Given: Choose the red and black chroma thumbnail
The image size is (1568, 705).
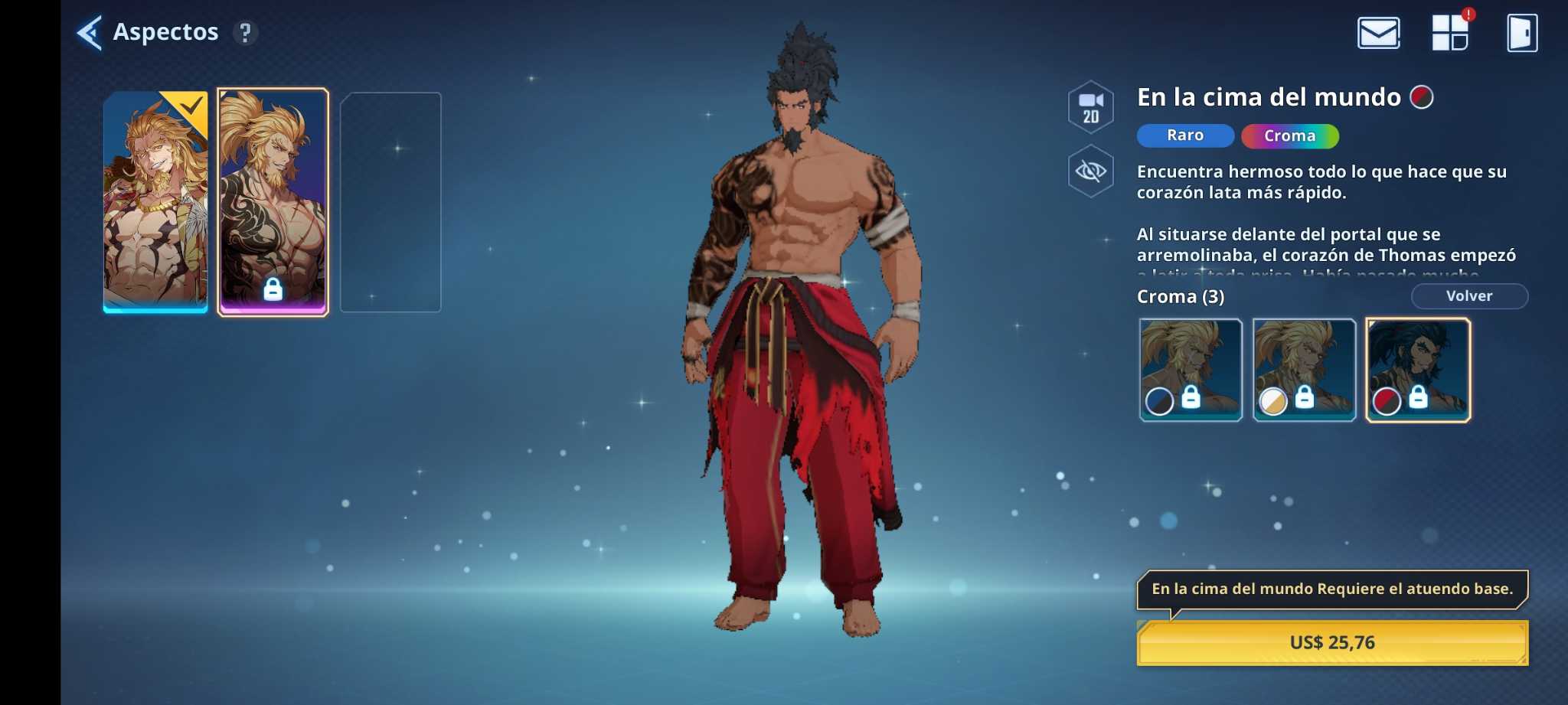Looking at the screenshot, I should point(1417,370).
